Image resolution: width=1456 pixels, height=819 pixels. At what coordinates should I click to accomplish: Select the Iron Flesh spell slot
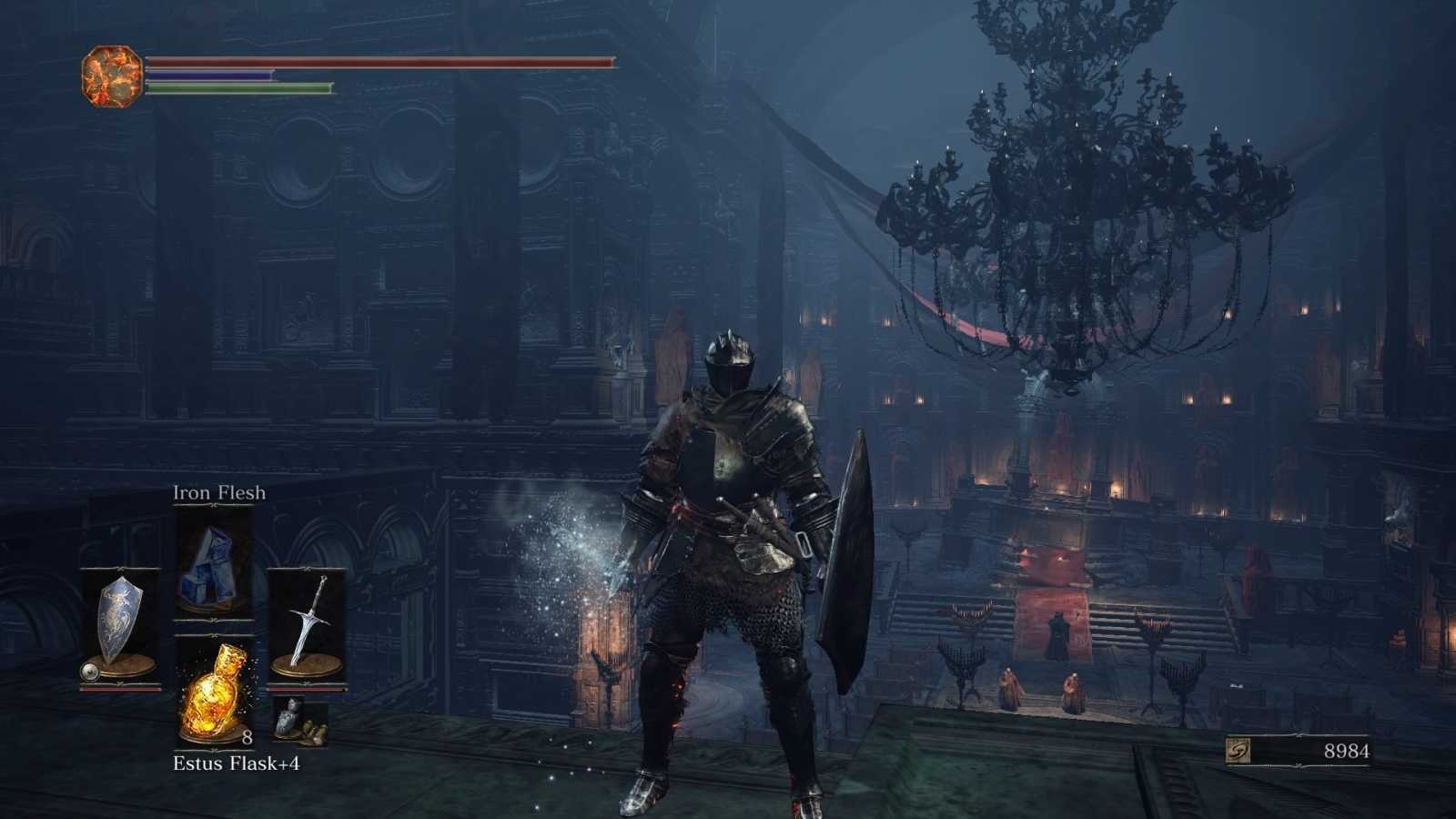click(213, 561)
